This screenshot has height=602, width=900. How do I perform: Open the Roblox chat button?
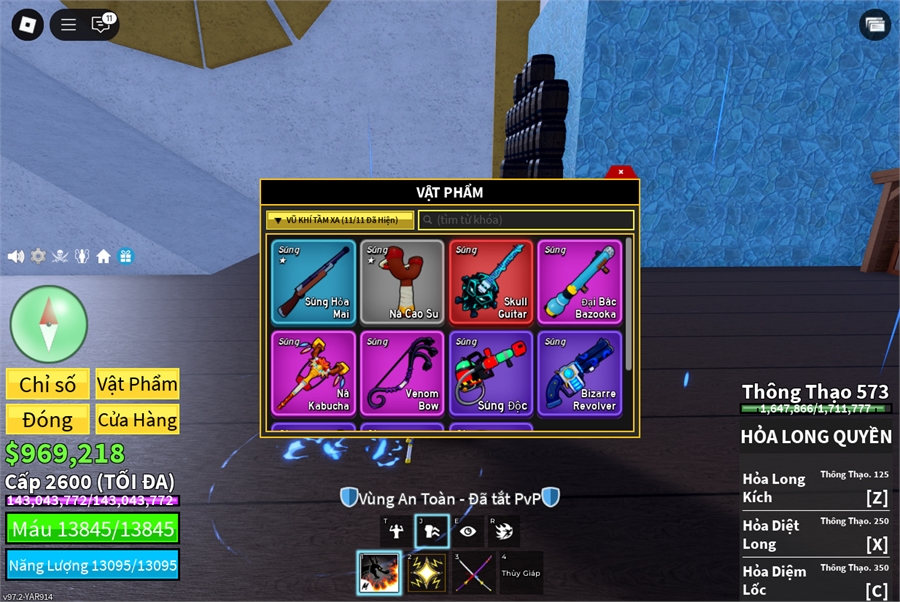tap(100, 24)
